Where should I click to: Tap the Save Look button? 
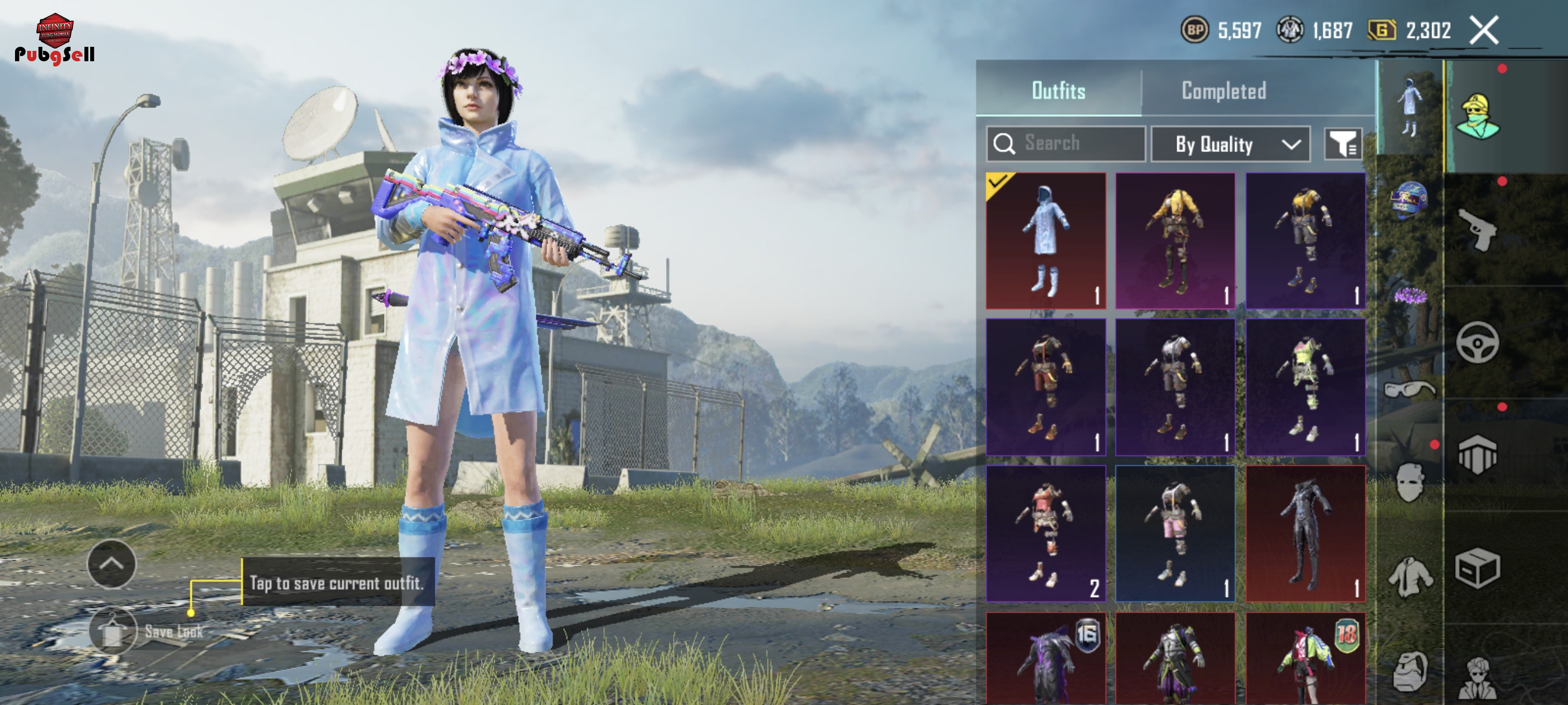pos(113,632)
